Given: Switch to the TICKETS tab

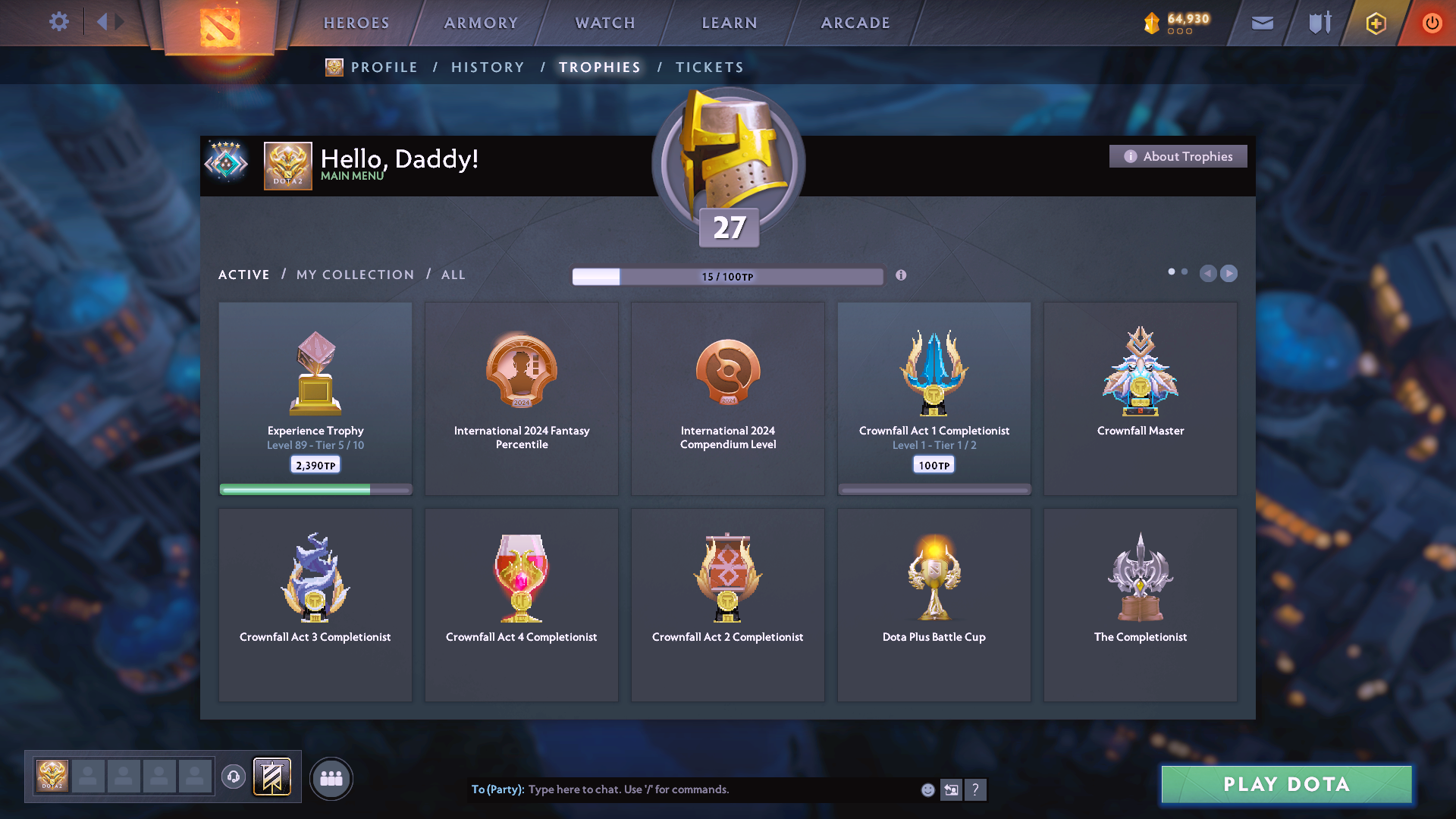Looking at the screenshot, I should coord(709,67).
